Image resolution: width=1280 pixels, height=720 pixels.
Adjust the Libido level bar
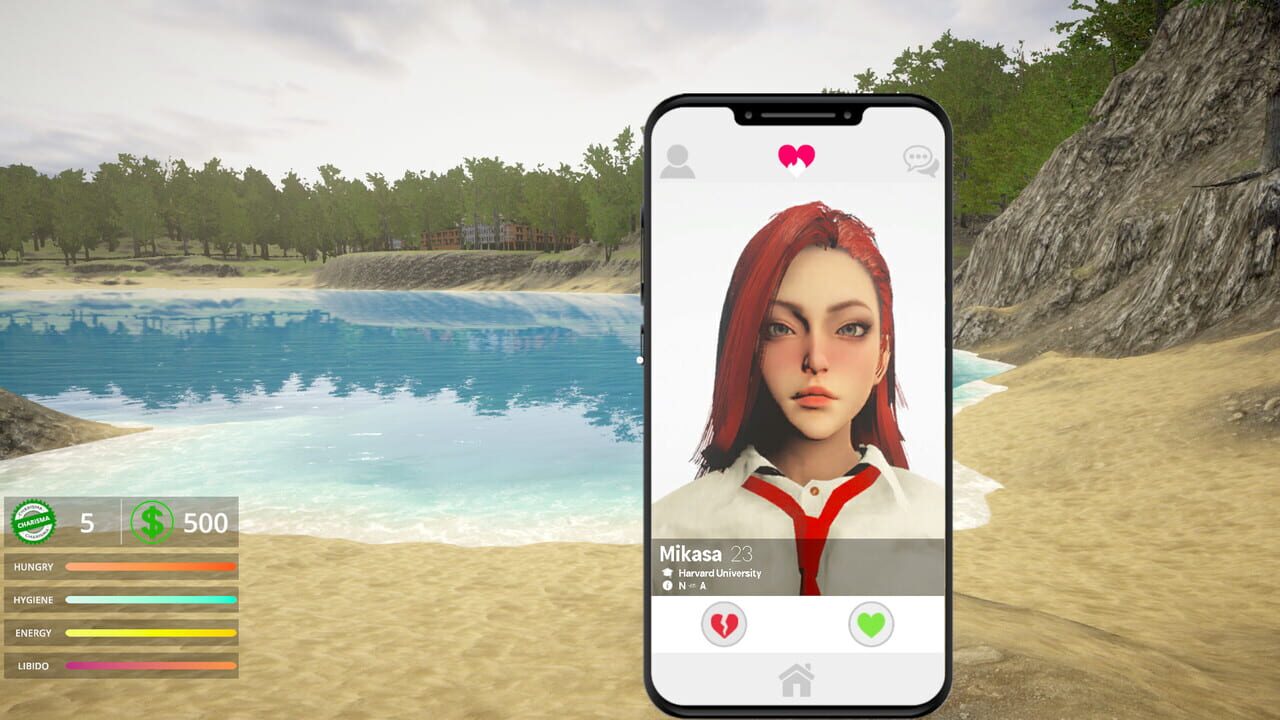[150, 665]
